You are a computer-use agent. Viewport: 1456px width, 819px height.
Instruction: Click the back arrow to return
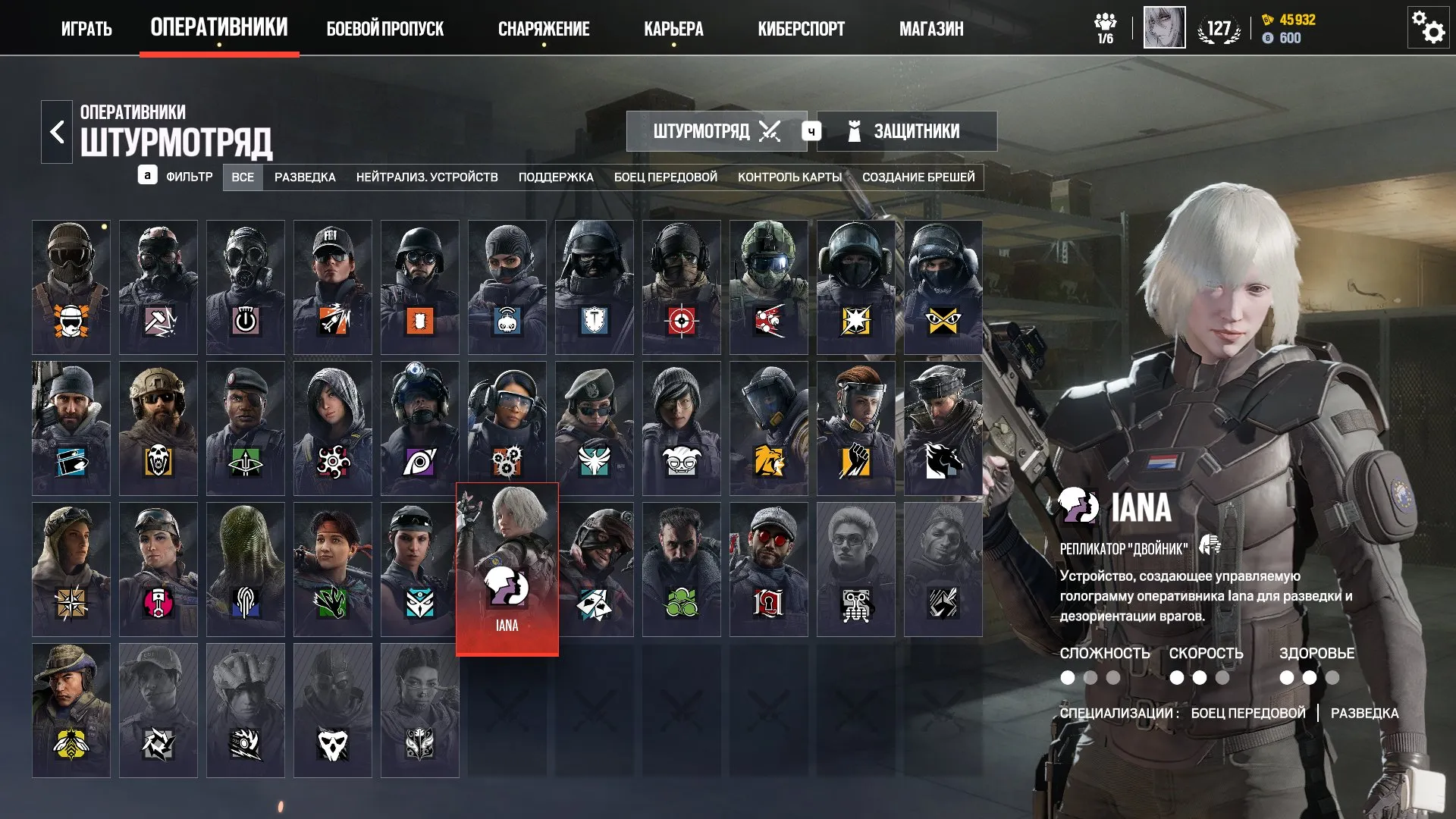[55, 130]
